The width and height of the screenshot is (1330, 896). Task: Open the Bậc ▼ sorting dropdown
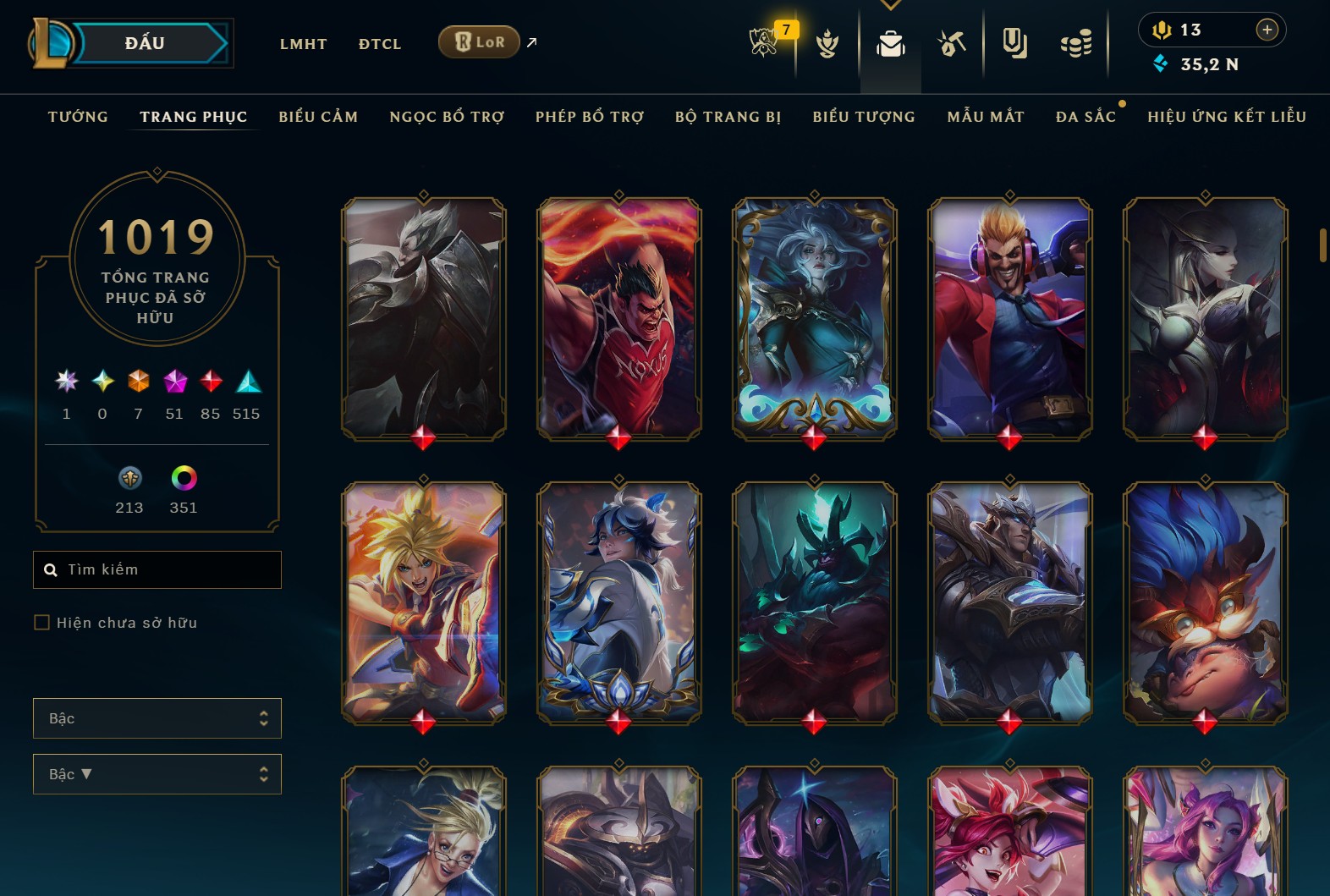pos(157,774)
